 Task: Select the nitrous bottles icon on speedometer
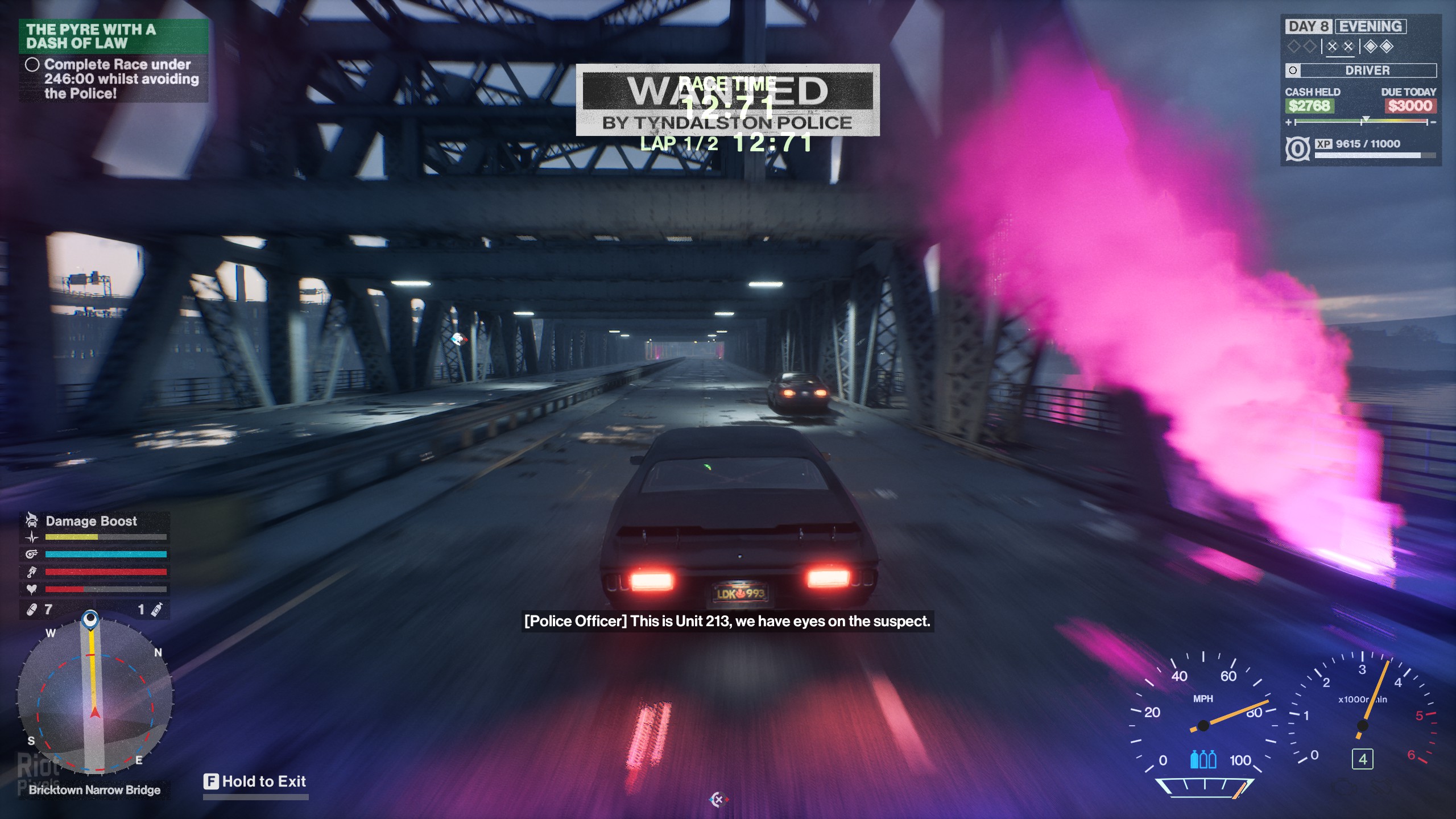pyautogui.click(x=1203, y=759)
